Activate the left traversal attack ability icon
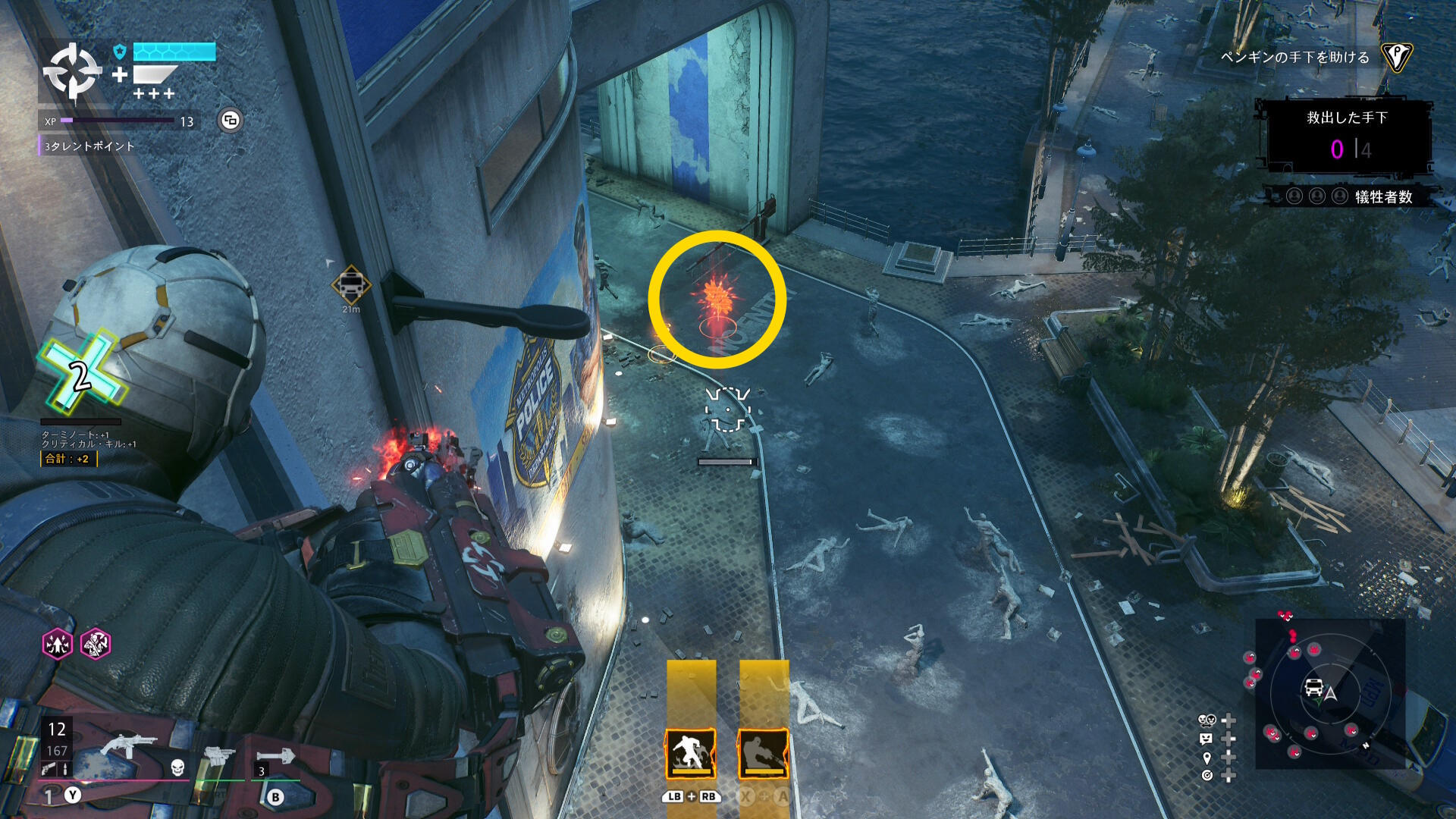Screen dimensions: 1456x819 point(690,754)
